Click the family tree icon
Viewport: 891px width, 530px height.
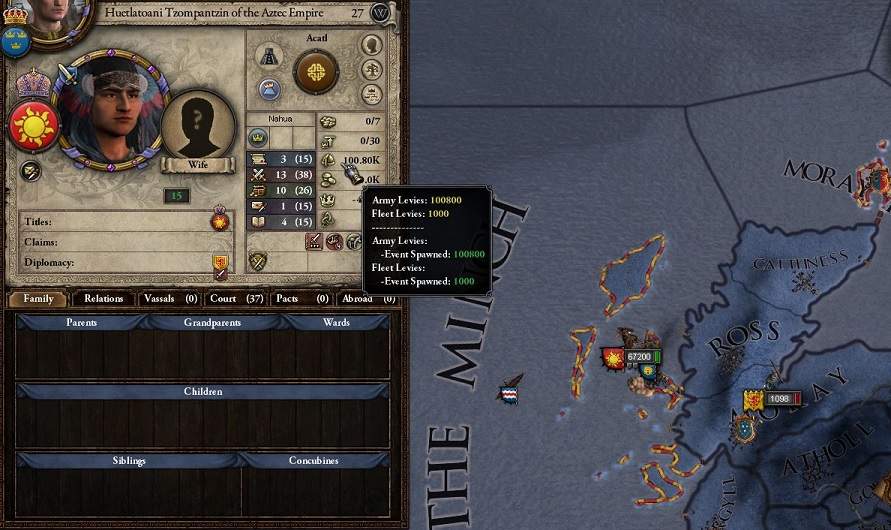click(x=371, y=71)
